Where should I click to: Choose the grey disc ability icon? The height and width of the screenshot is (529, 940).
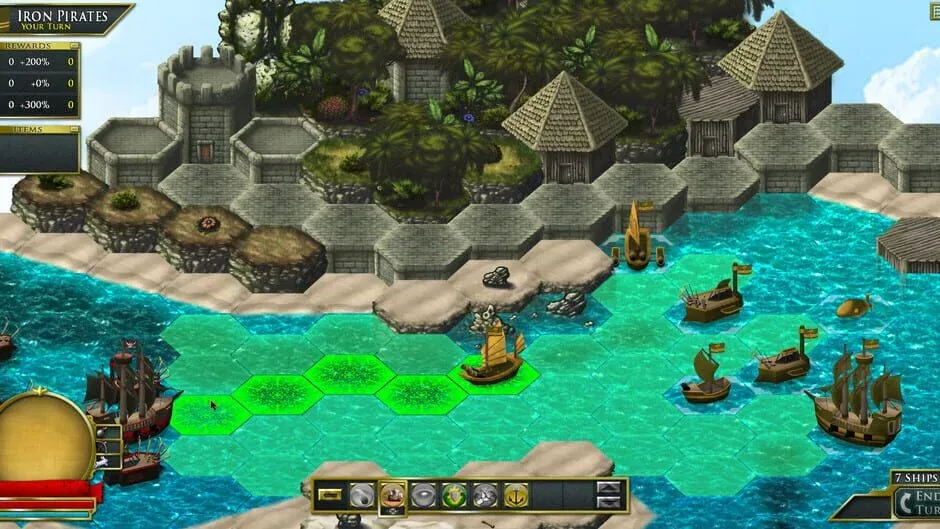pos(424,494)
